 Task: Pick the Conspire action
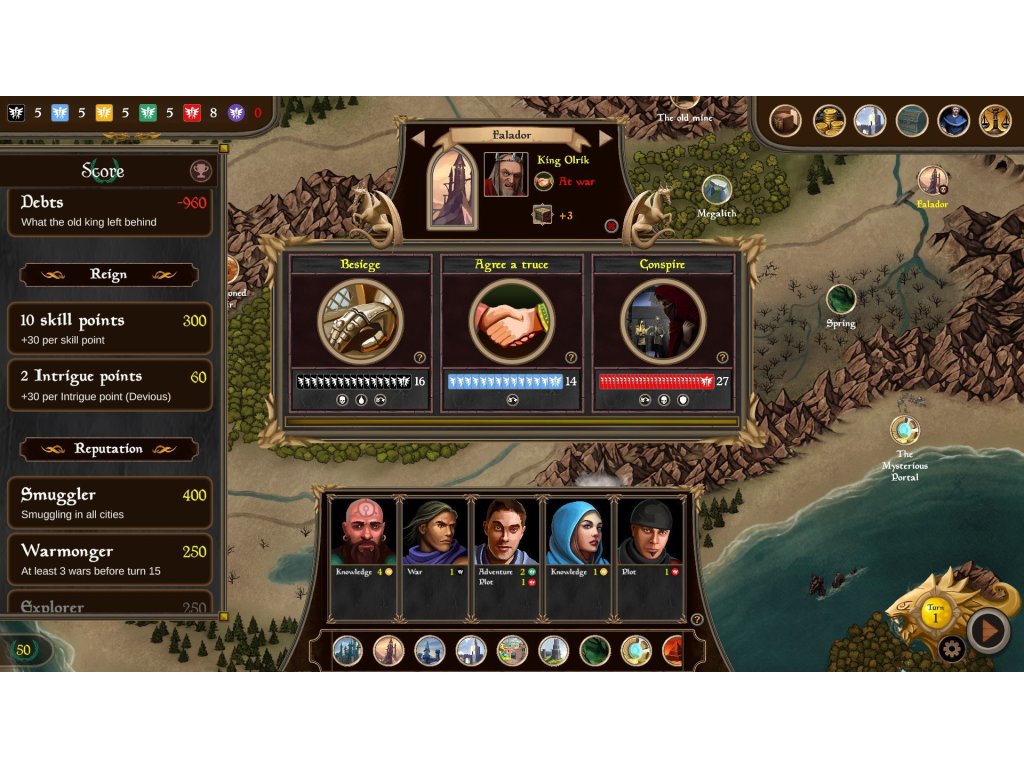click(x=662, y=321)
